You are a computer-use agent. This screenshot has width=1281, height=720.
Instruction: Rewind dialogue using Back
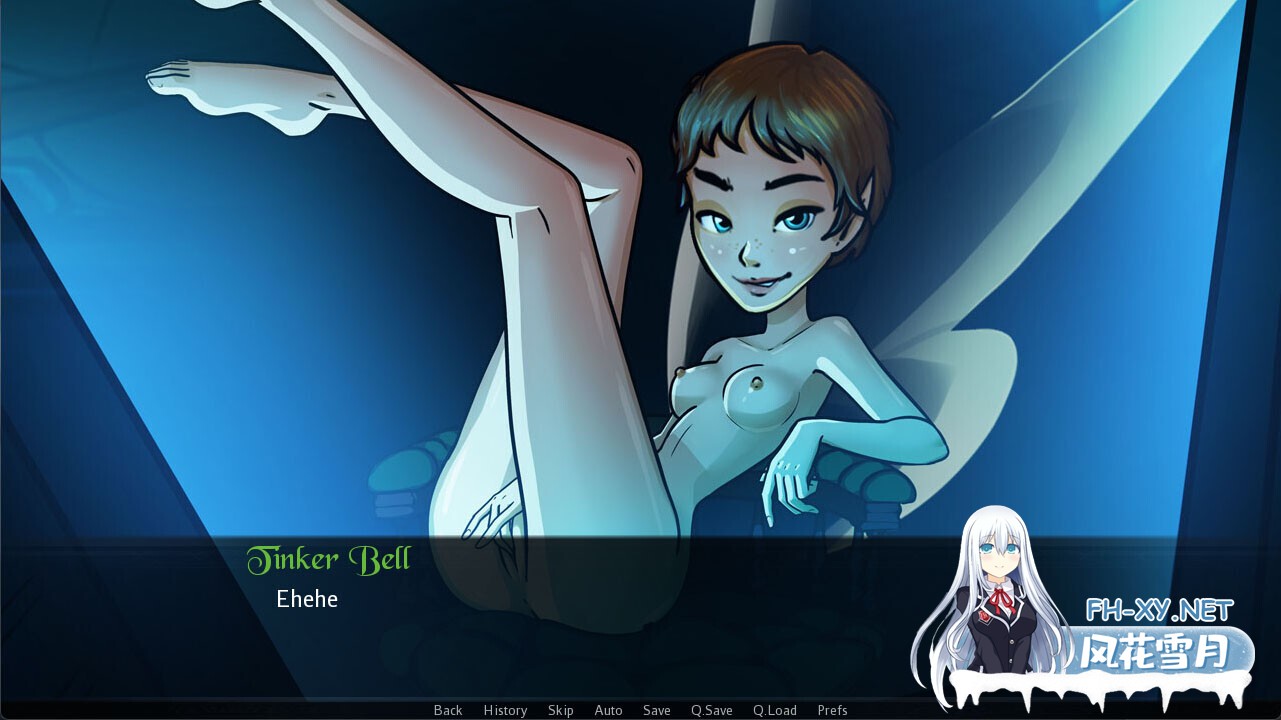(447, 710)
